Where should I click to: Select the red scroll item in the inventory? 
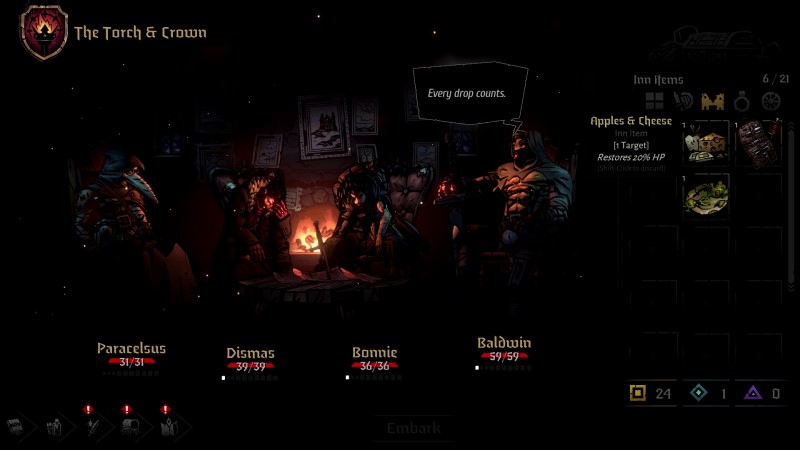759,142
